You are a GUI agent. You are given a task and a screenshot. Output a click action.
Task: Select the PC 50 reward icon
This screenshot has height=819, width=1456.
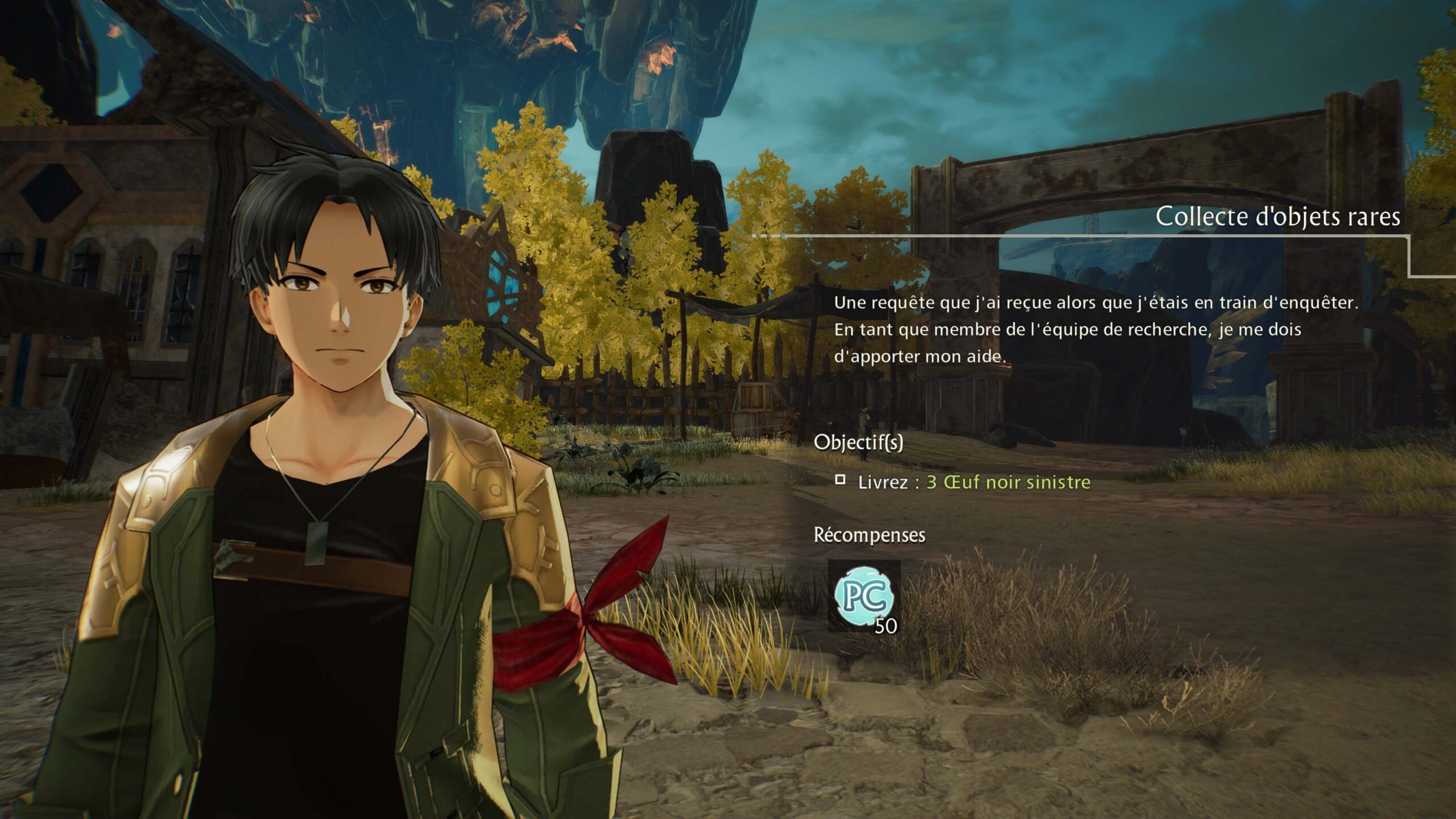864,597
